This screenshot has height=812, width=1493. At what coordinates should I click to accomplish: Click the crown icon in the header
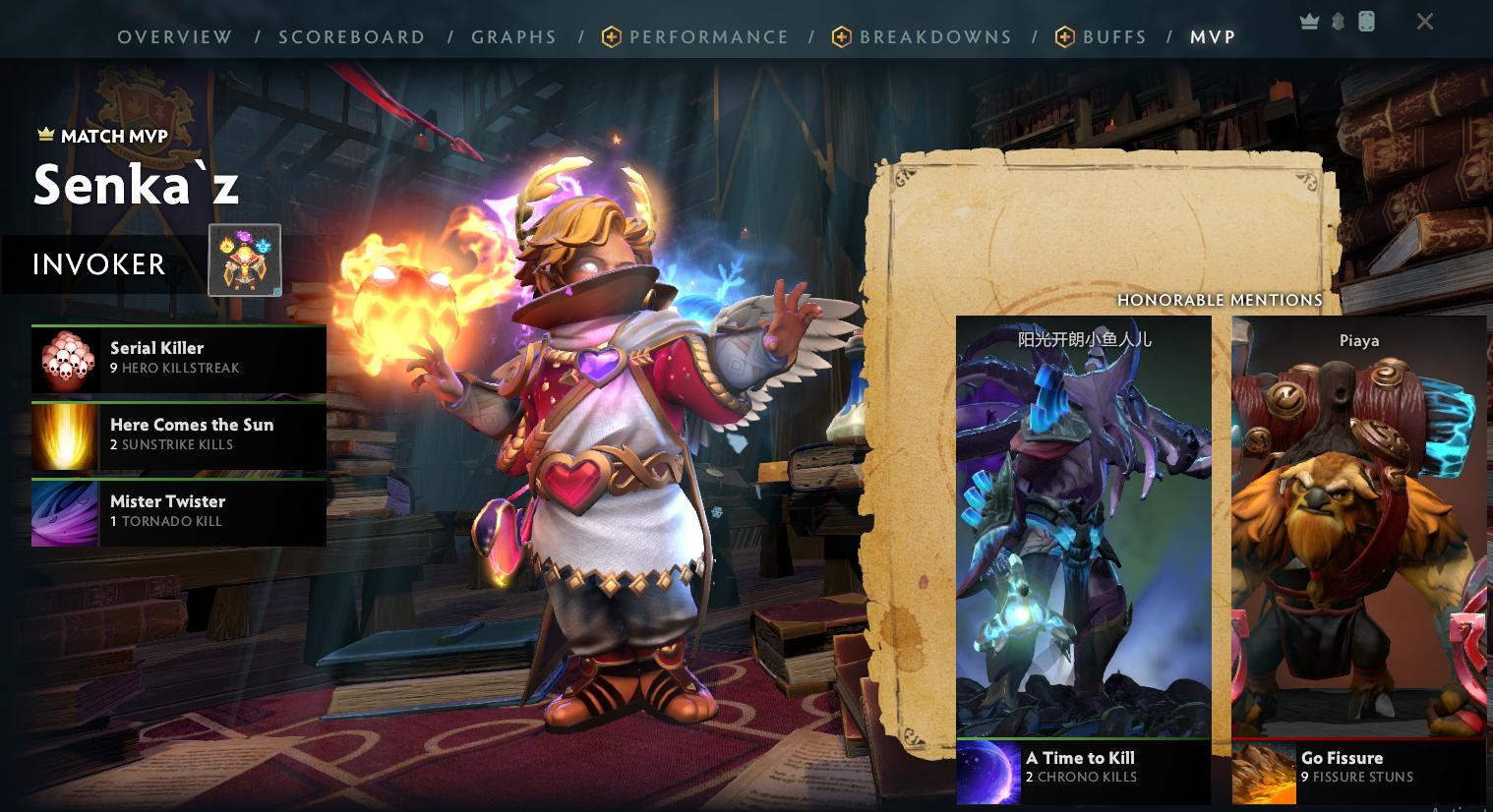click(1309, 22)
